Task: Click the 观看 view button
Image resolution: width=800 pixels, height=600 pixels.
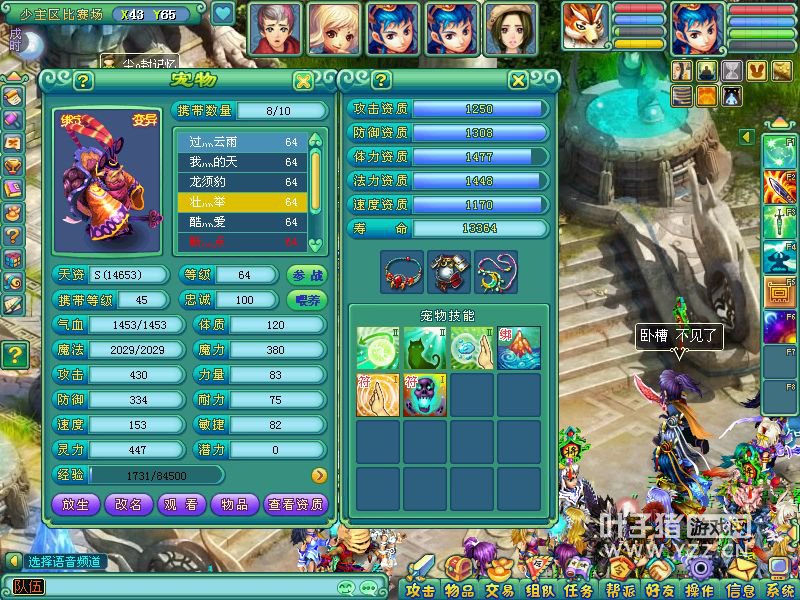Action: [x=181, y=505]
